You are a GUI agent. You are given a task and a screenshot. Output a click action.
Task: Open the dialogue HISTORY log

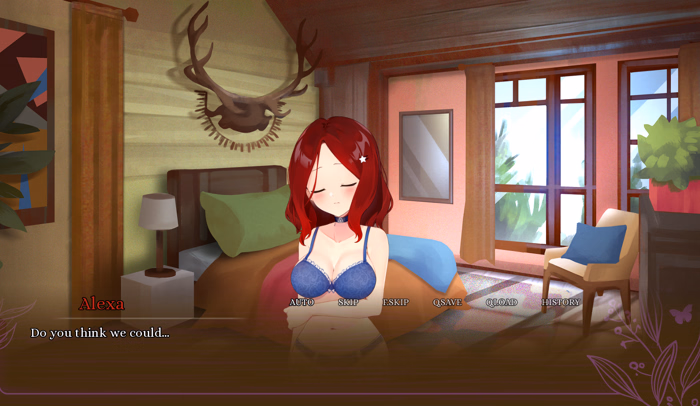[x=561, y=302]
